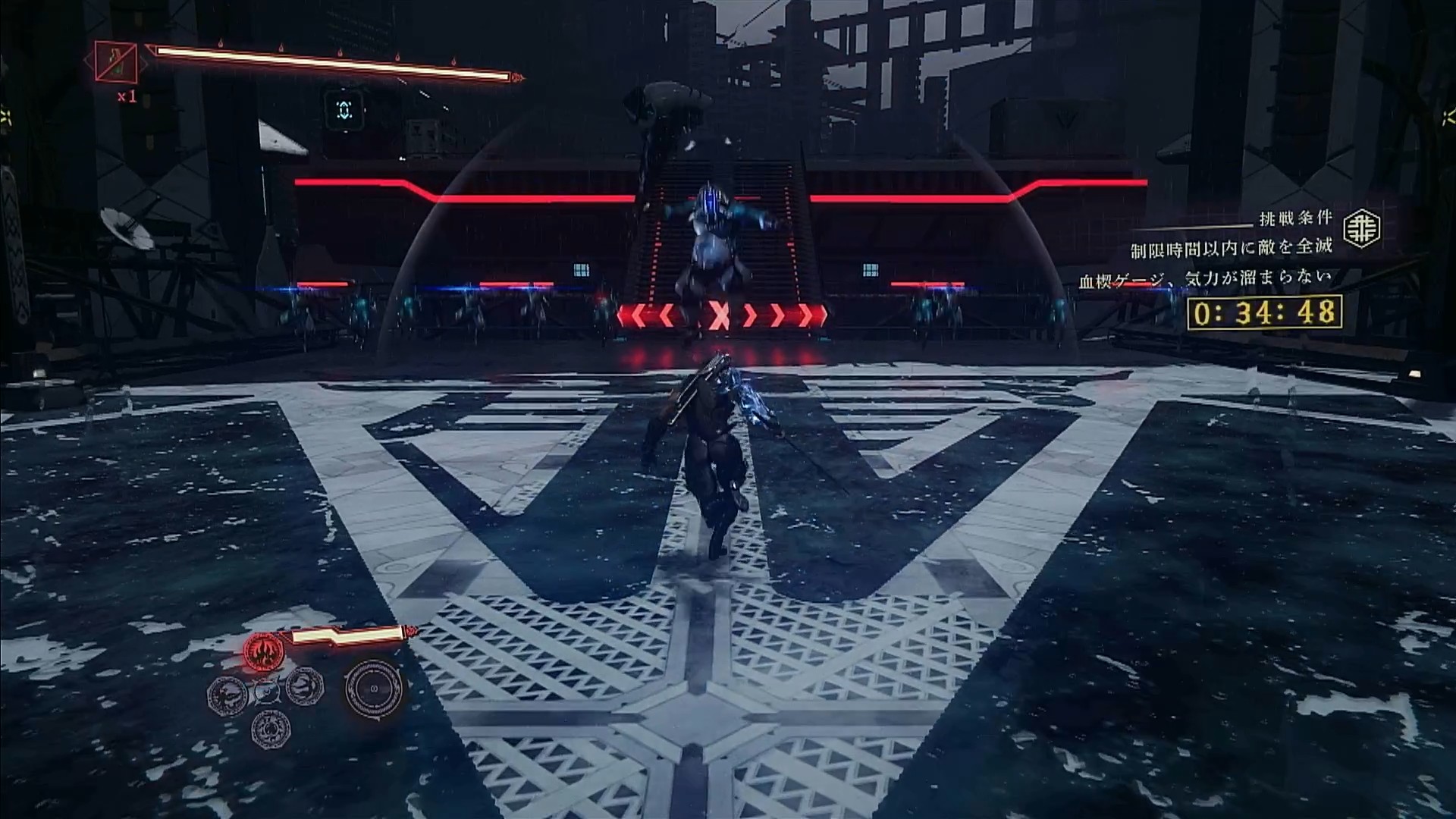
Task: Open the 挑戦条件 hexagon emblem
Action: pyautogui.click(x=1361, y=228)
